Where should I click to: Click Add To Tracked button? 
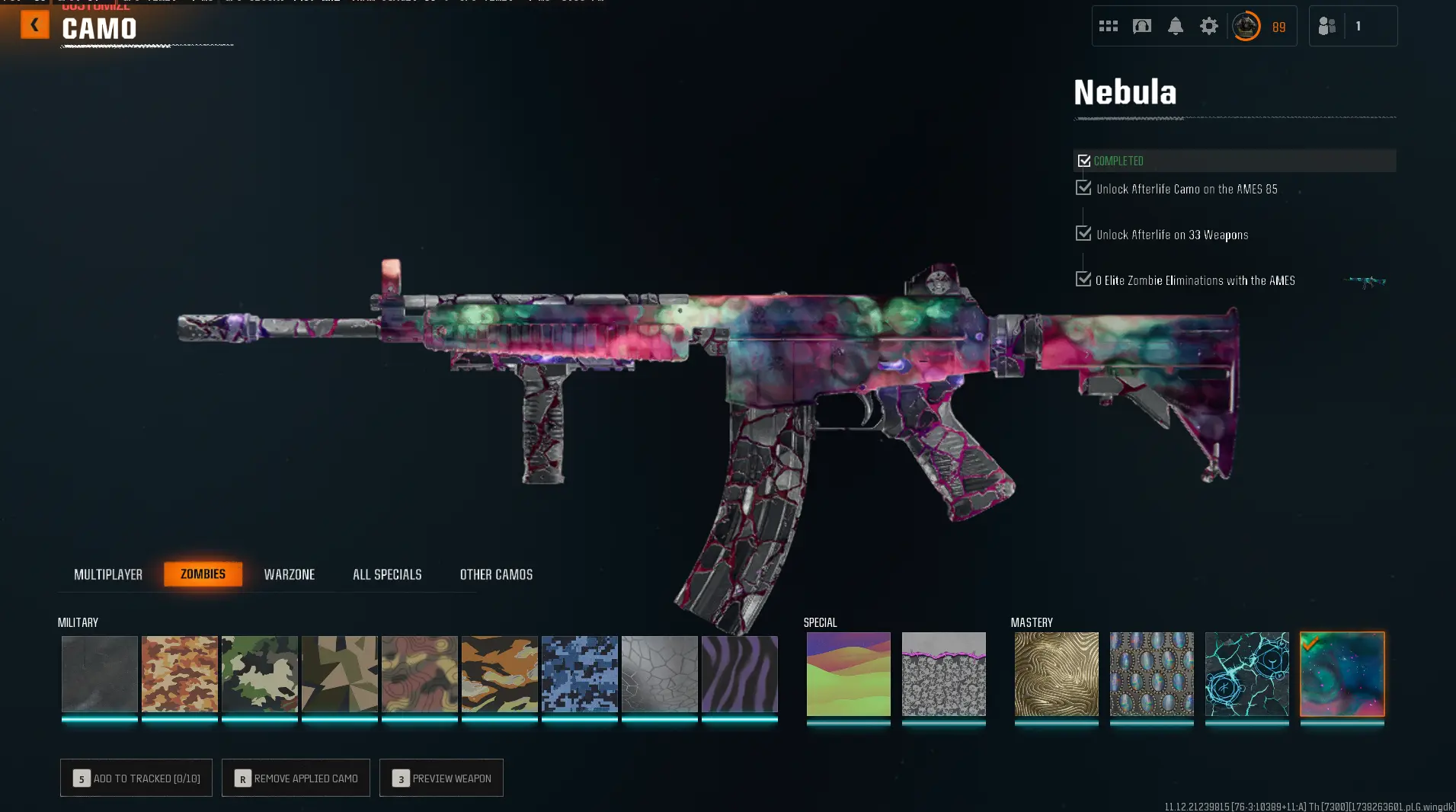136,778
